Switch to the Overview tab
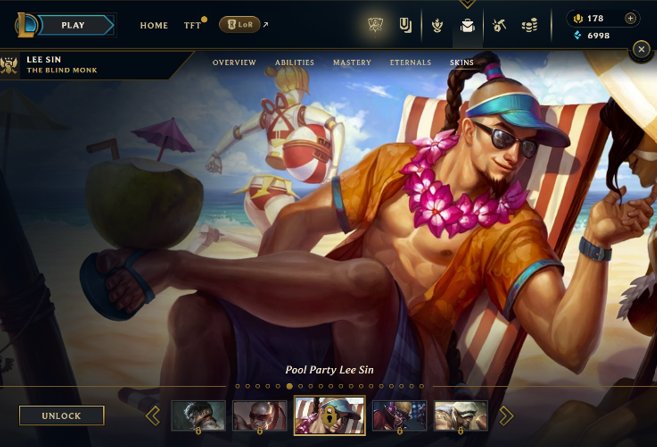This screenshot has height=447, width=657. click(x=234, y=63)
